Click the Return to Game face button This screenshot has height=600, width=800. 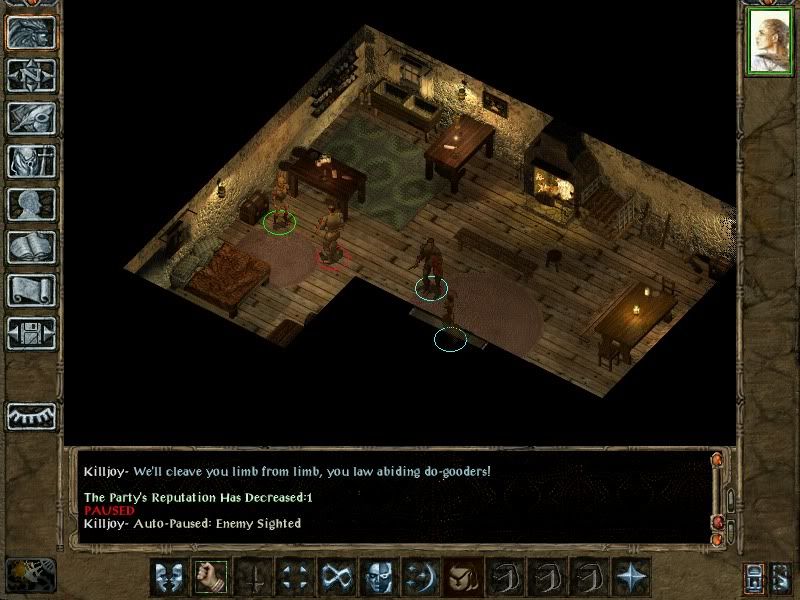tap(31, 32)
